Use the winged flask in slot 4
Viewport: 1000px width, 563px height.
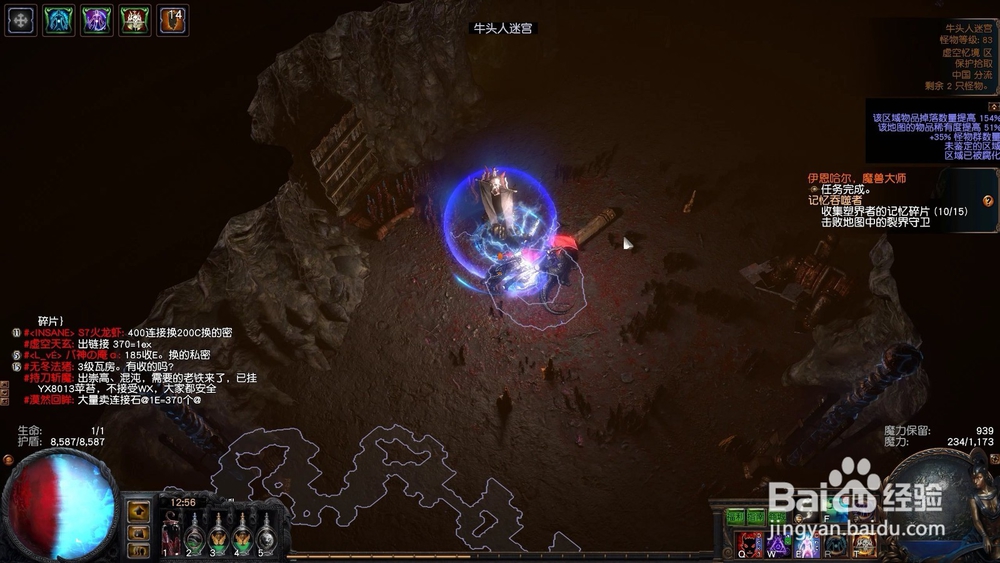(241, 536)
